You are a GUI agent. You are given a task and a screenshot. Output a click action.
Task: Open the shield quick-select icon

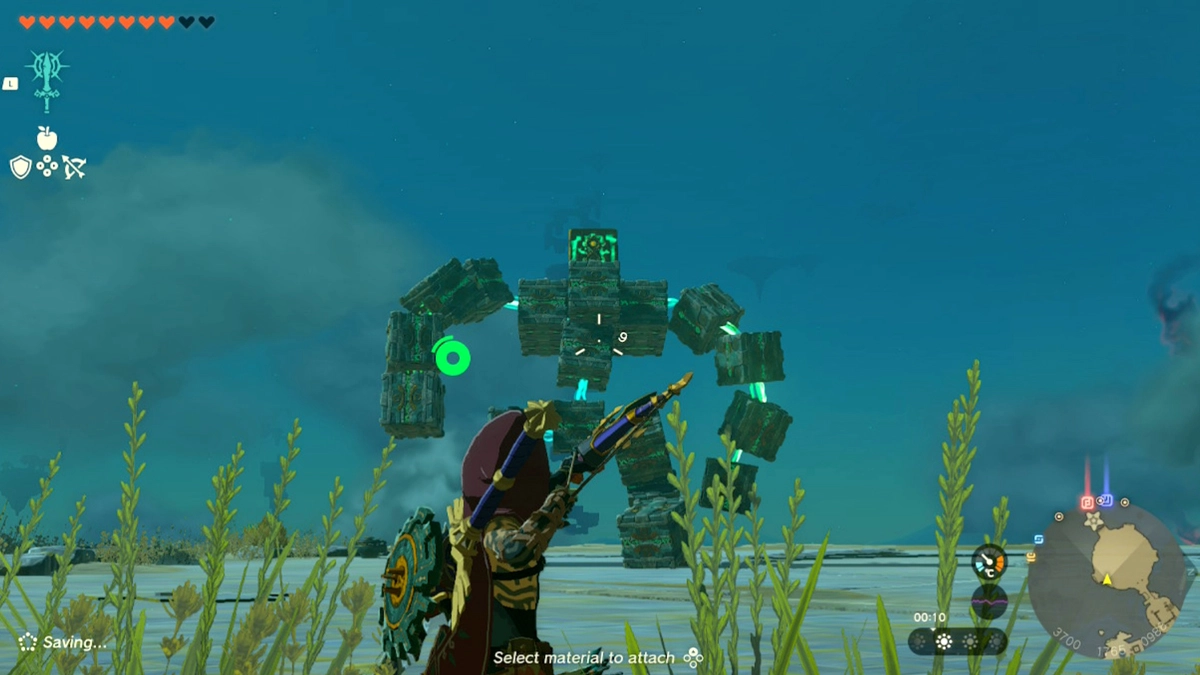pyautogui.click(x=20, y=167)
